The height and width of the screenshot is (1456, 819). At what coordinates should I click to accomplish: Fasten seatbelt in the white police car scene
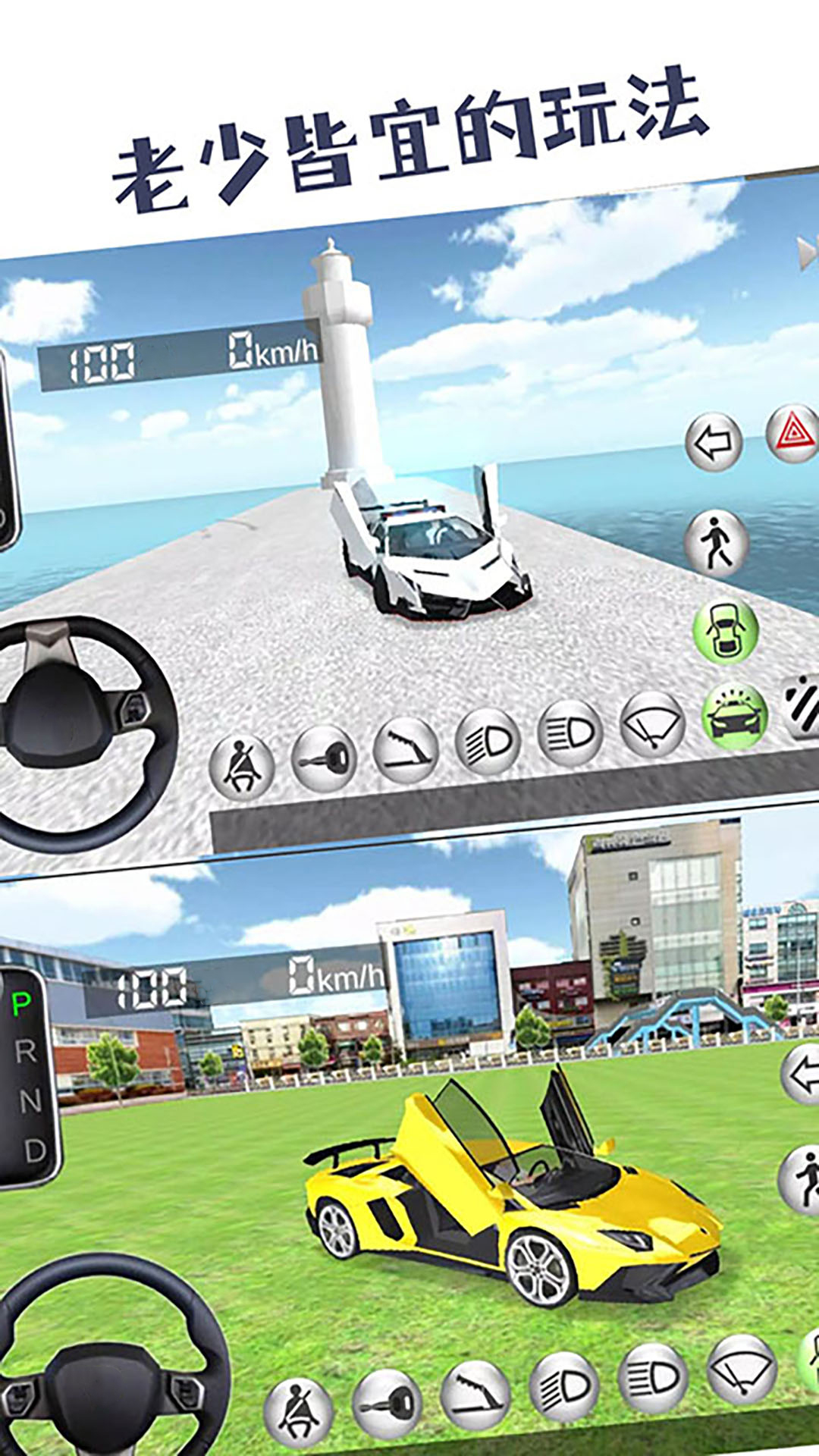coord(242,766)
